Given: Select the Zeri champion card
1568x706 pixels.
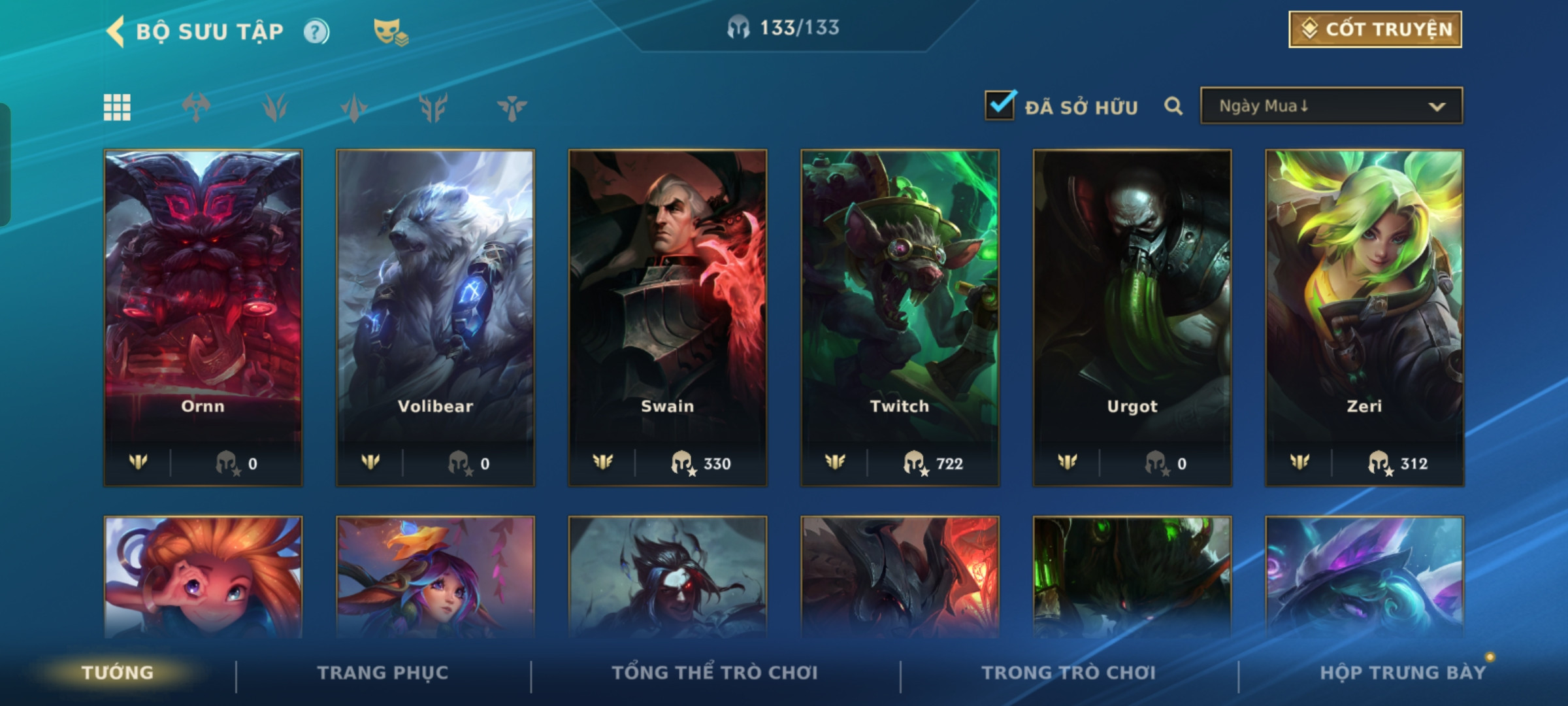Looking at the screenshot, I should (1364, 317).
